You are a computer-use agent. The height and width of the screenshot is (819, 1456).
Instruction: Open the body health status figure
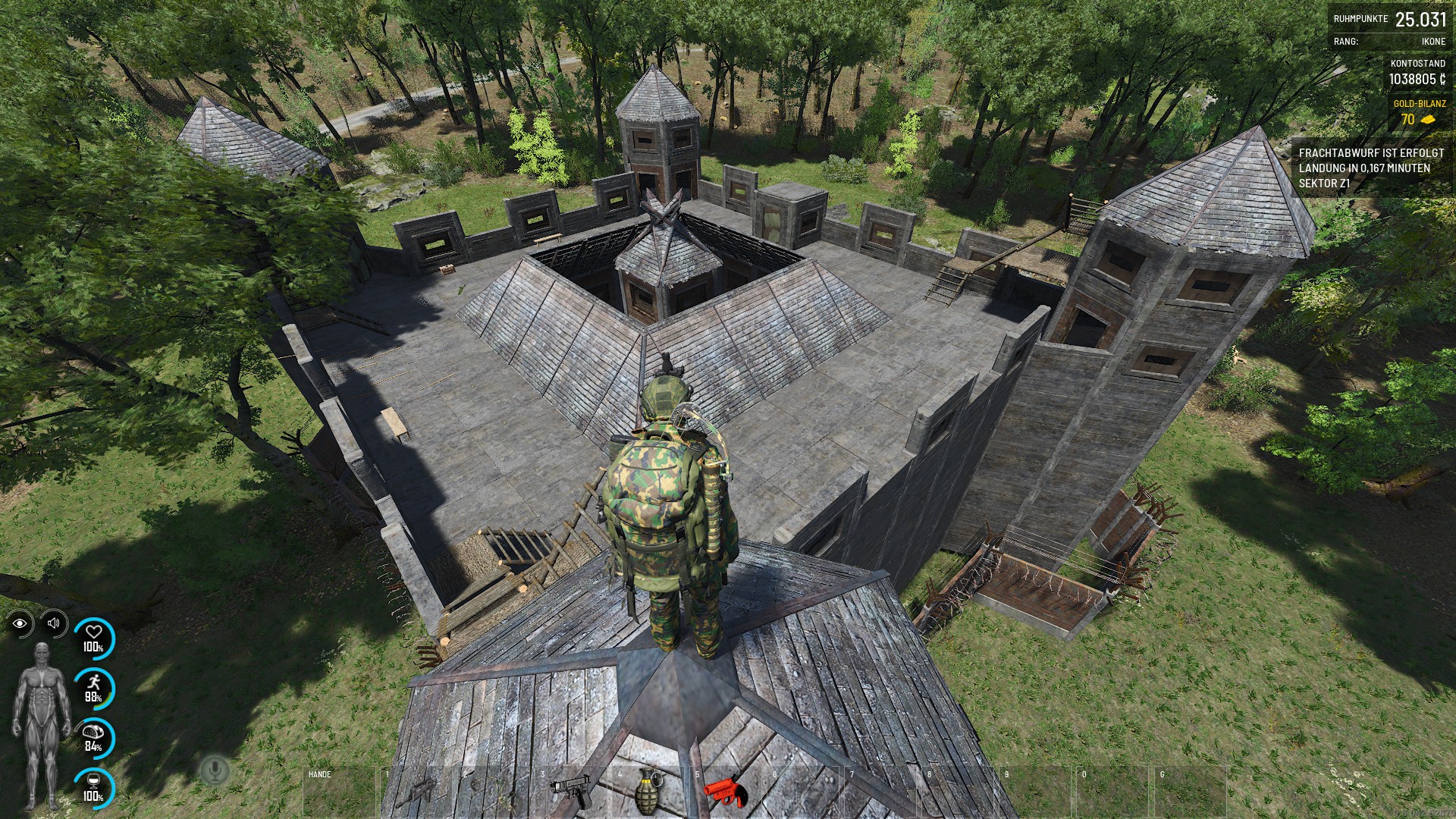[42, 724]
